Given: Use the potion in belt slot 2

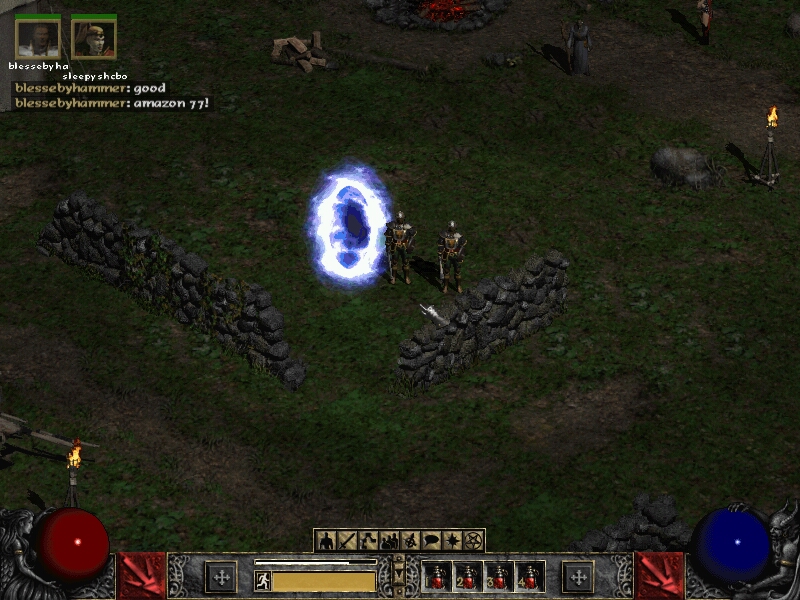Looking at the screenshot, I should click(468, 577).
